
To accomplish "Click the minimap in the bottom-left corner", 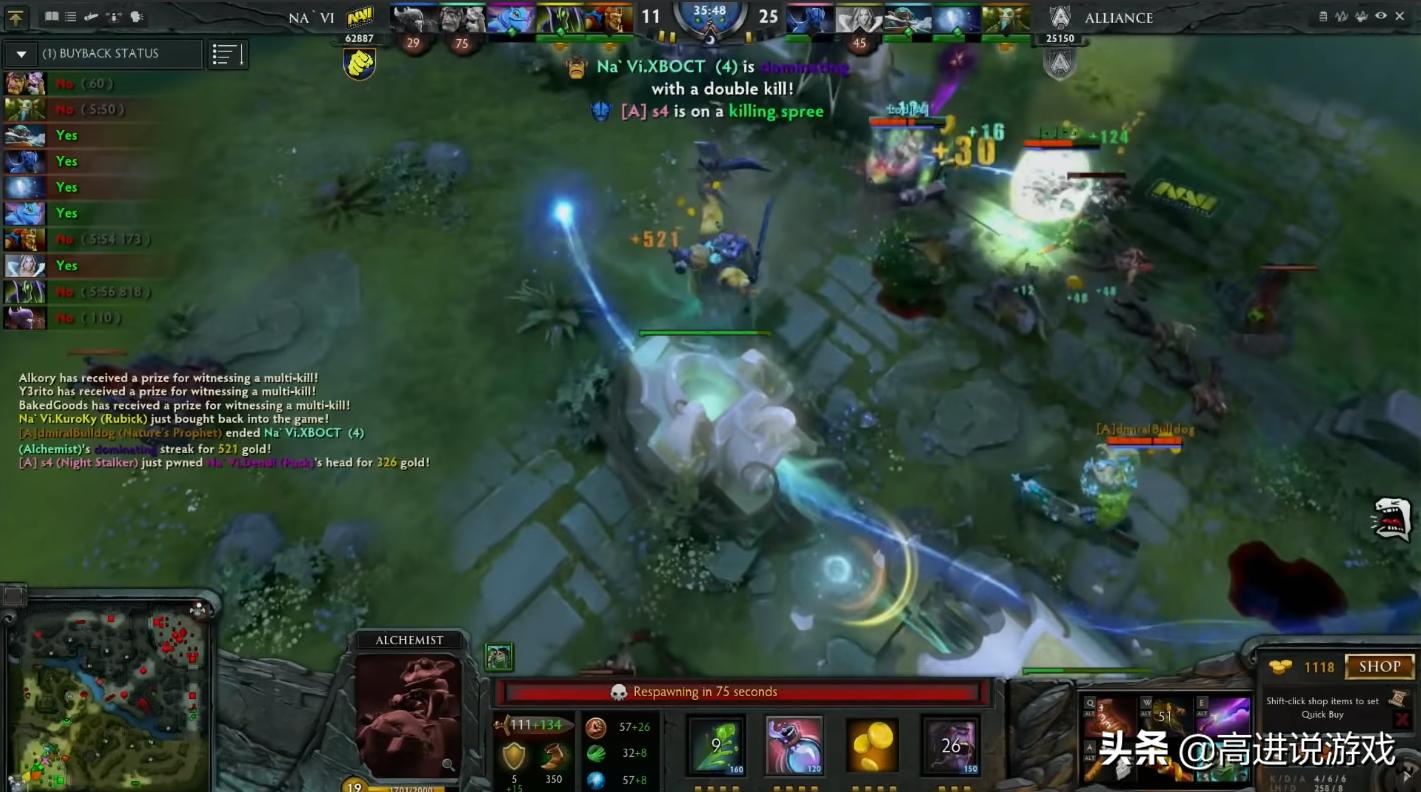I will coord(110,695).
